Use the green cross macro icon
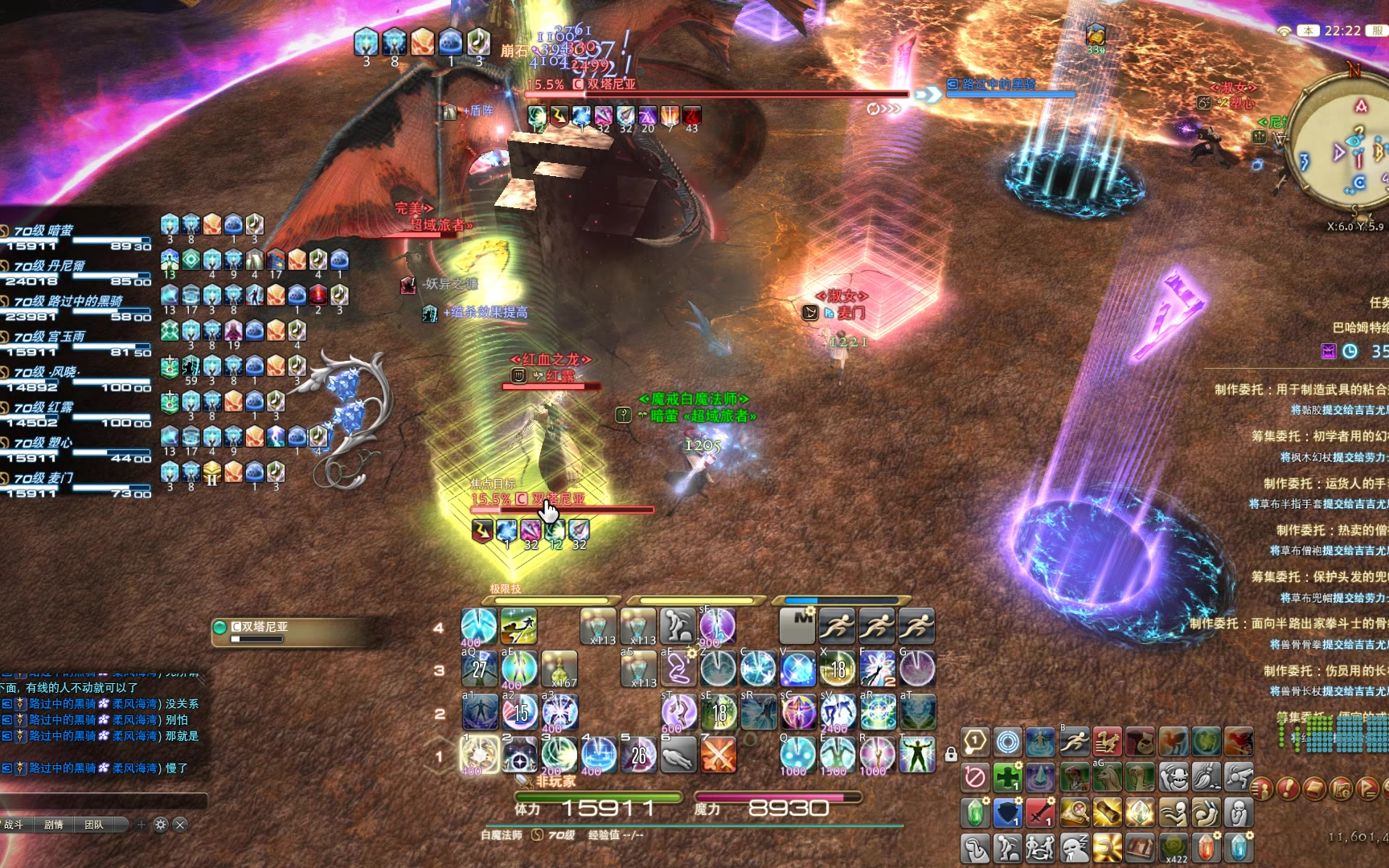 click(x=1007, y=777)
